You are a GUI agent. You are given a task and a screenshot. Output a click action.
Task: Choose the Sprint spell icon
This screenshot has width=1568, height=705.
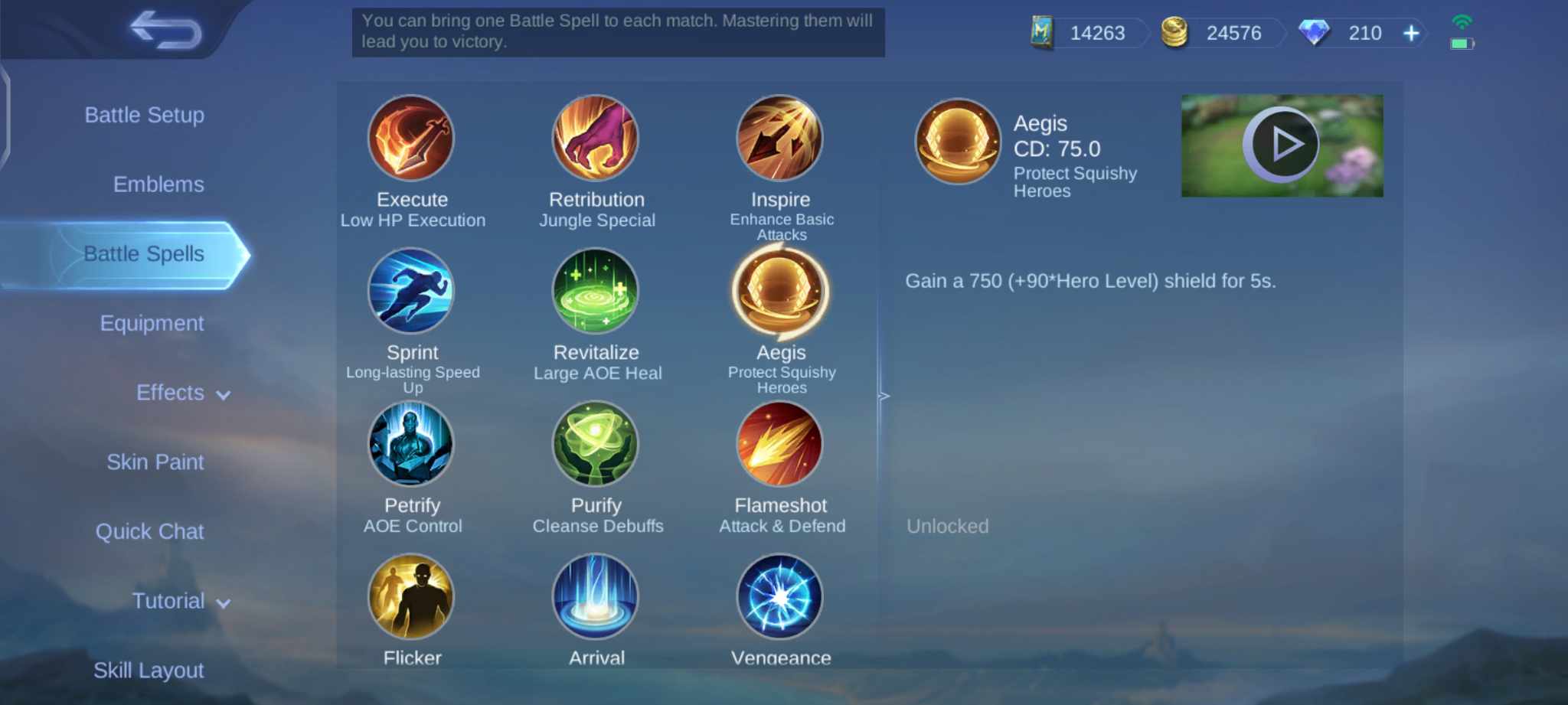point(412,292)
